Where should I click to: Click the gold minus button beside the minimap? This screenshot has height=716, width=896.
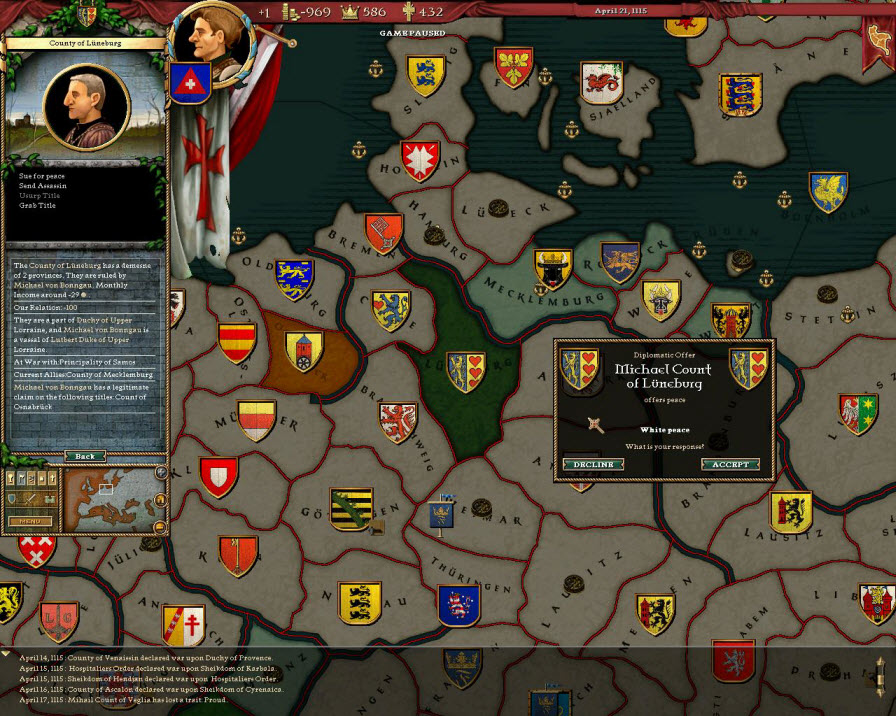[x=160, y=526]
